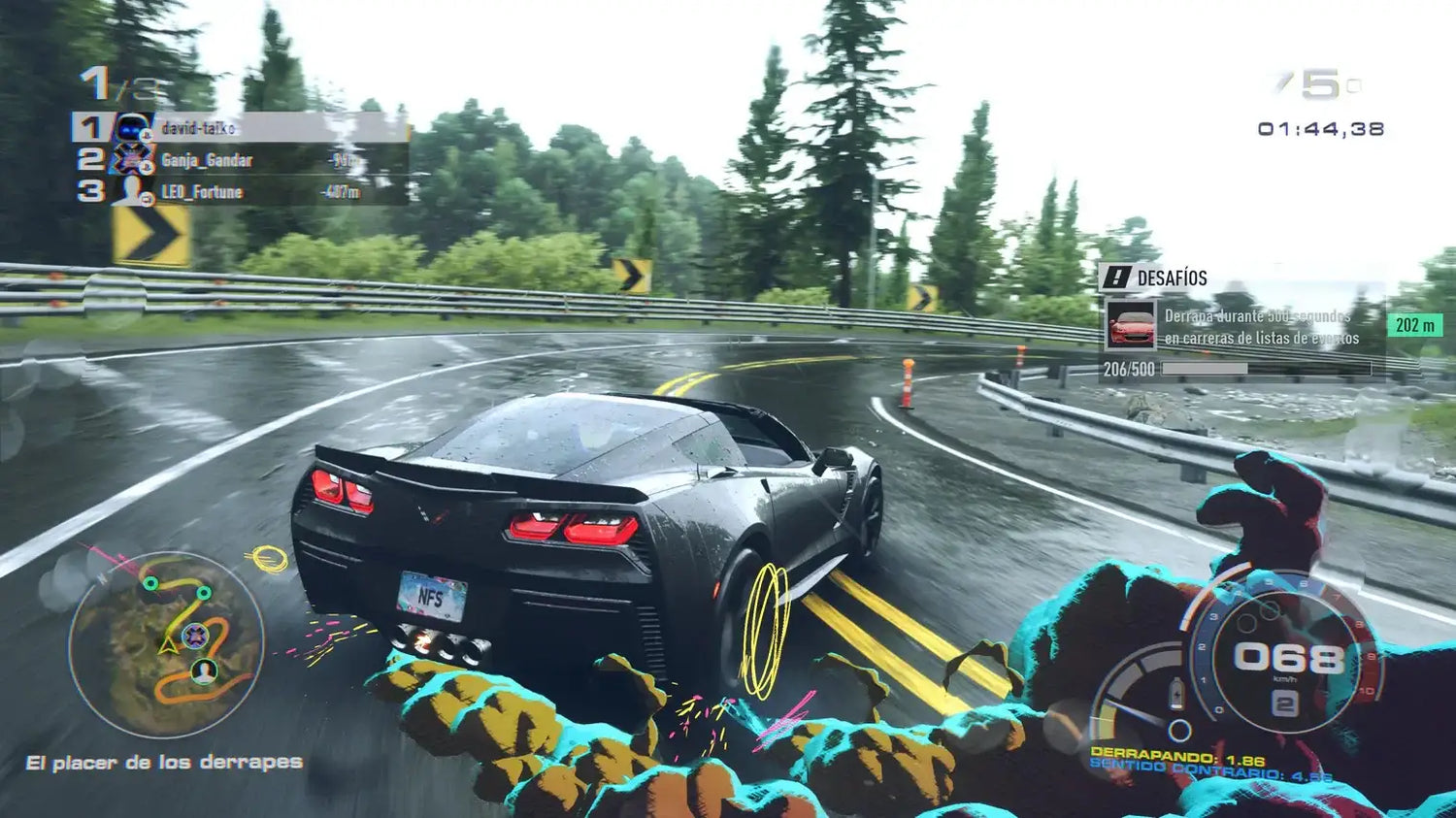
Task: Click the DESAFÍOS exclamation mark icon
Action: pos(1117,278)
